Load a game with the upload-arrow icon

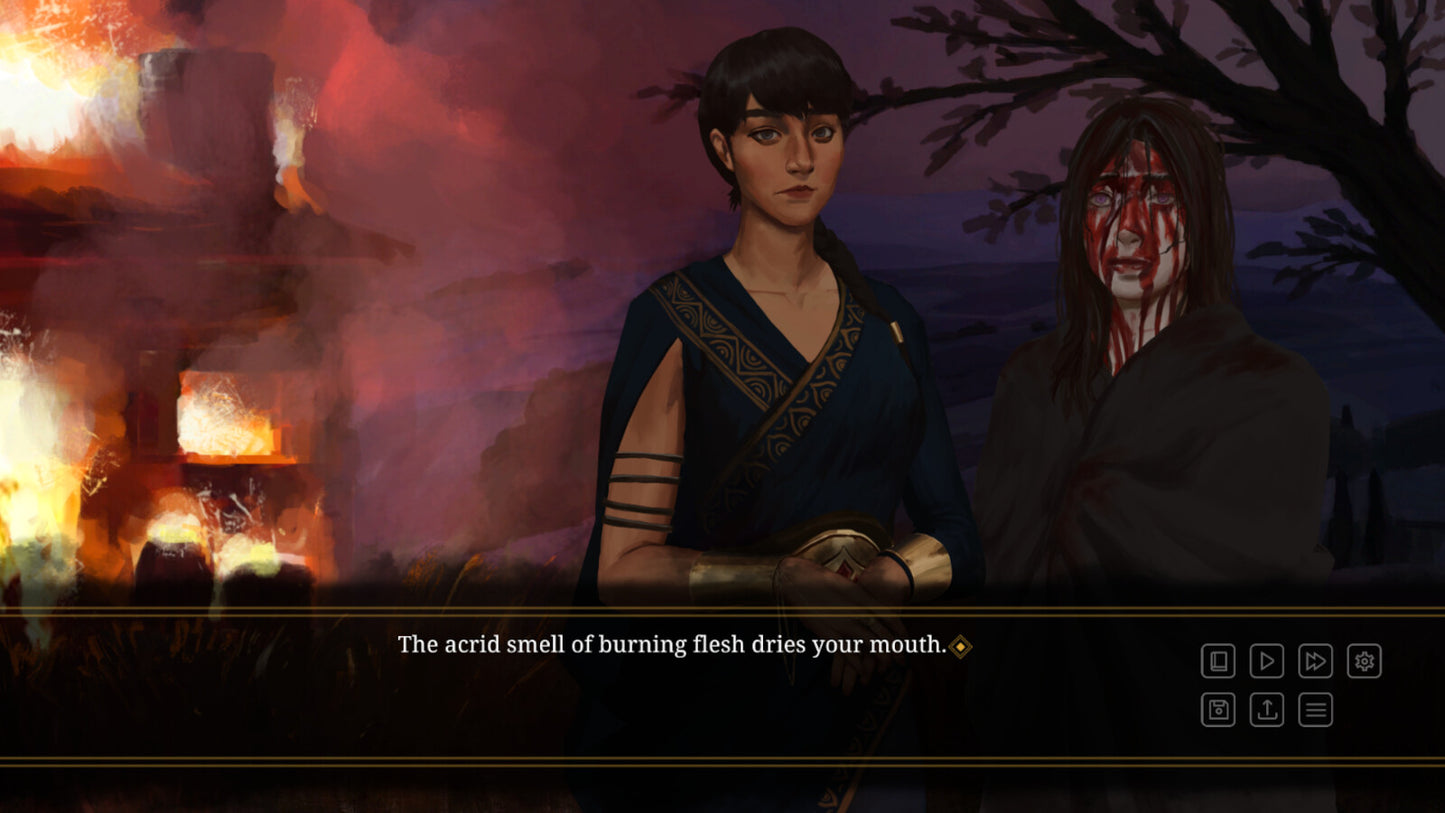click(1267, 710)
